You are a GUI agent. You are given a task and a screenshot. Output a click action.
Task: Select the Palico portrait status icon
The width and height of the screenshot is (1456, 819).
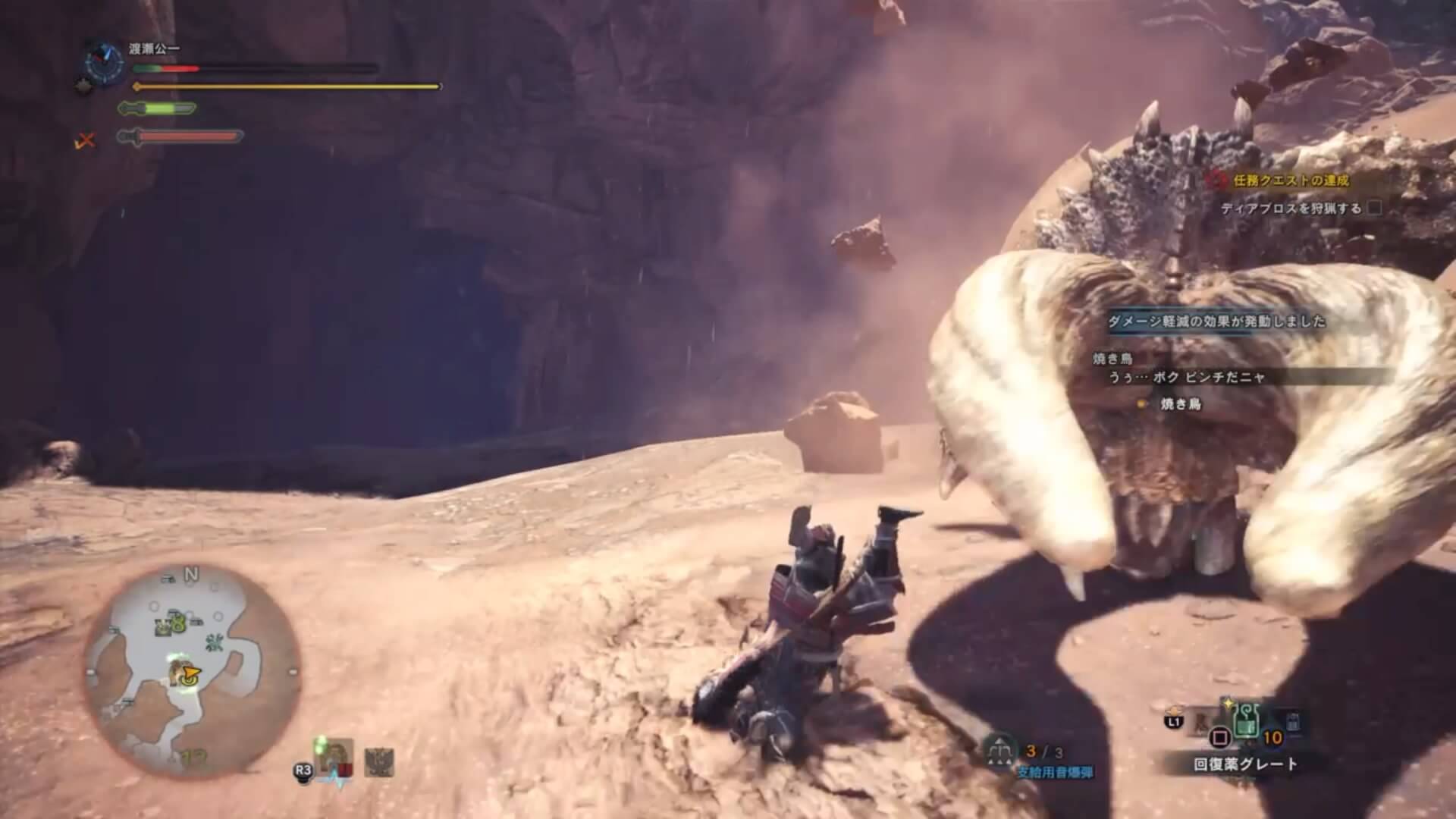coord(337,760)
